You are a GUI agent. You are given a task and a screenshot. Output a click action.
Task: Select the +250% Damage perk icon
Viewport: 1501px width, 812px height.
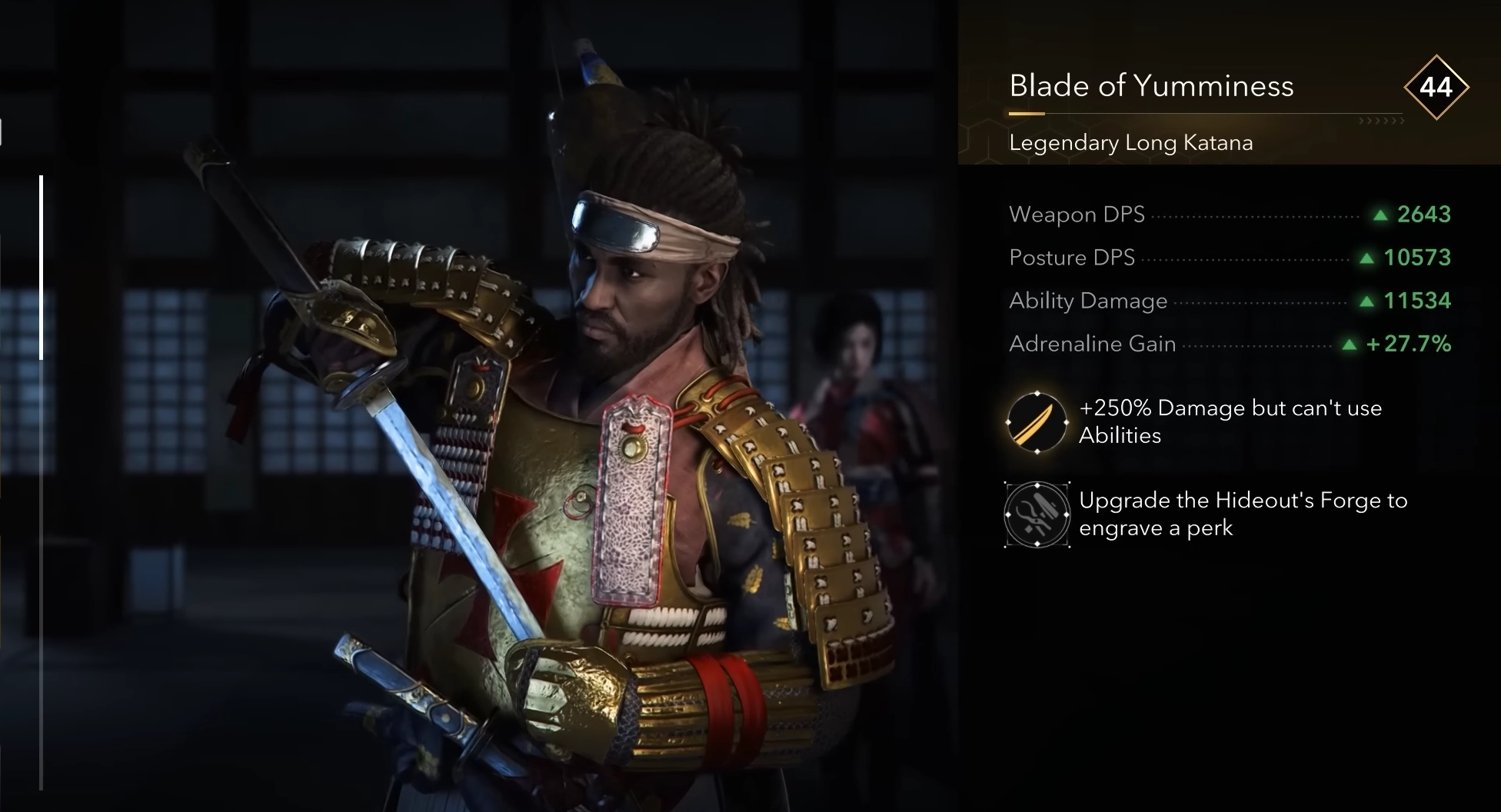coord(1037,422)
